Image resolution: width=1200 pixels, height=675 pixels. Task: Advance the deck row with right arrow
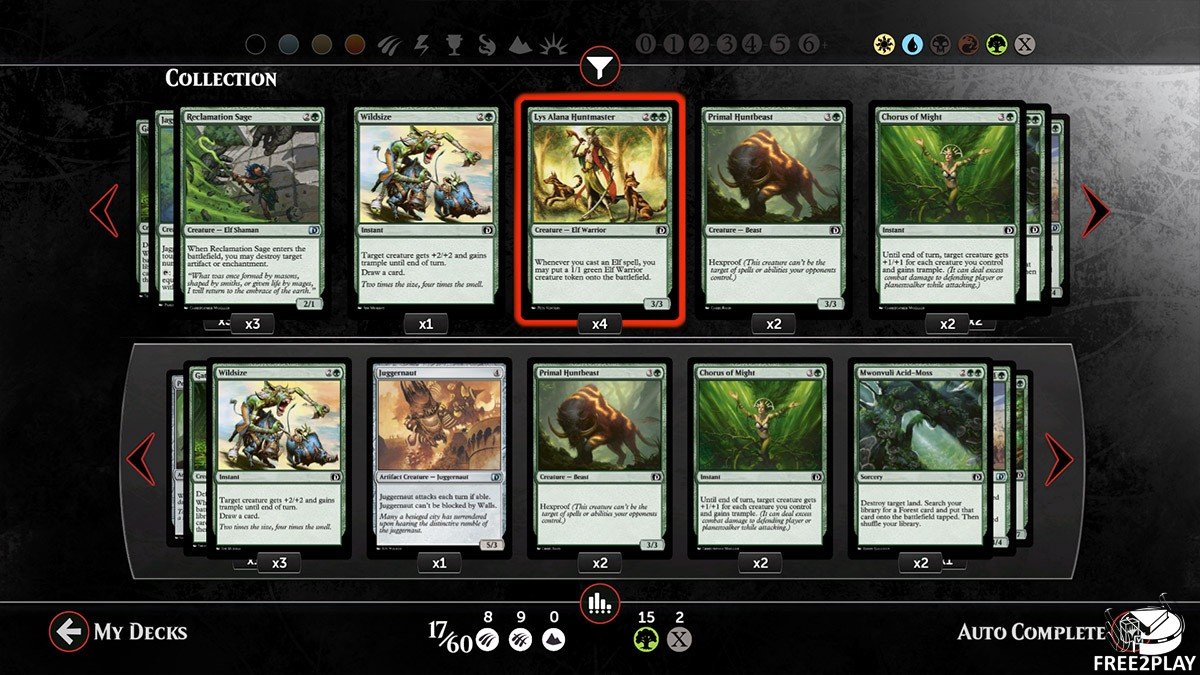(x=1058, y=458)
